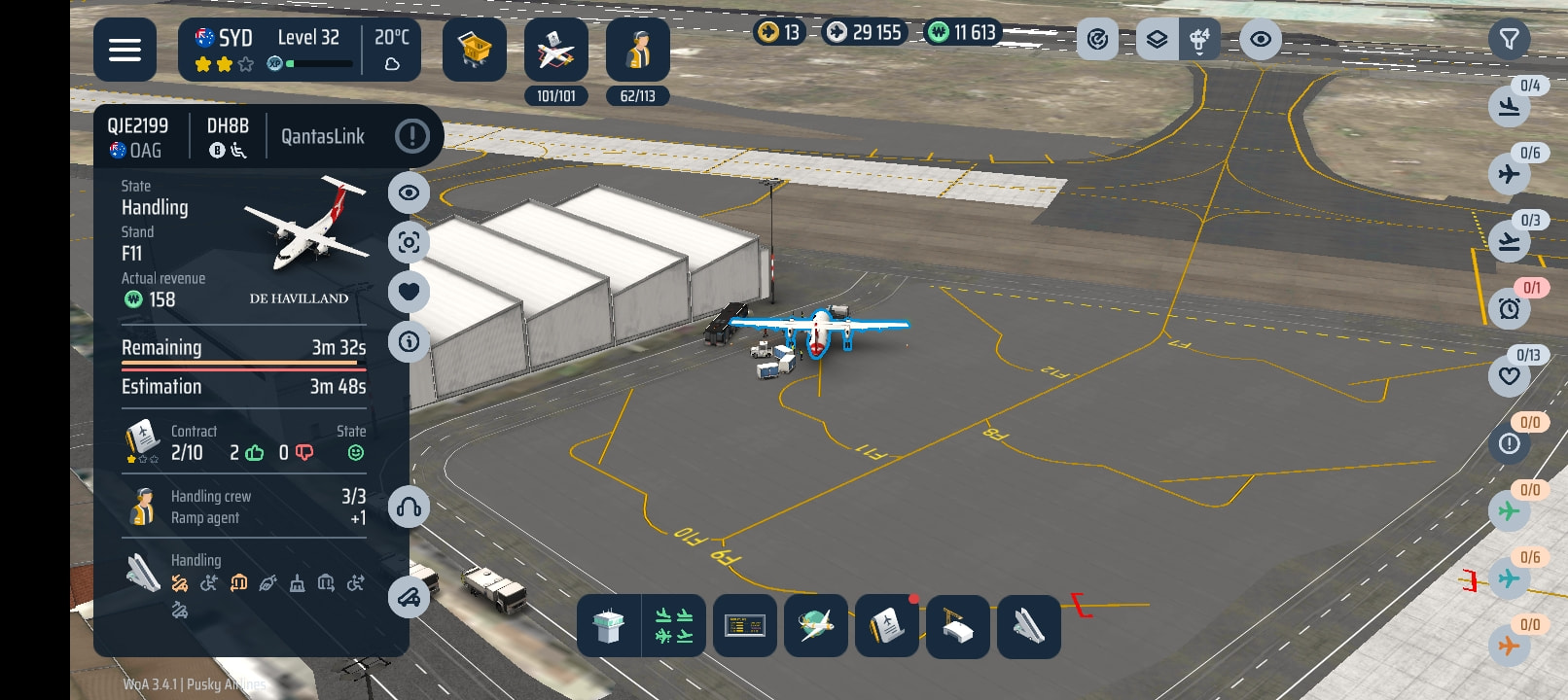The height and width of the screenshot is (700, 1568).
Task: Open the aircraft fleet panel showing 101/101
Action: coord(555,50)
